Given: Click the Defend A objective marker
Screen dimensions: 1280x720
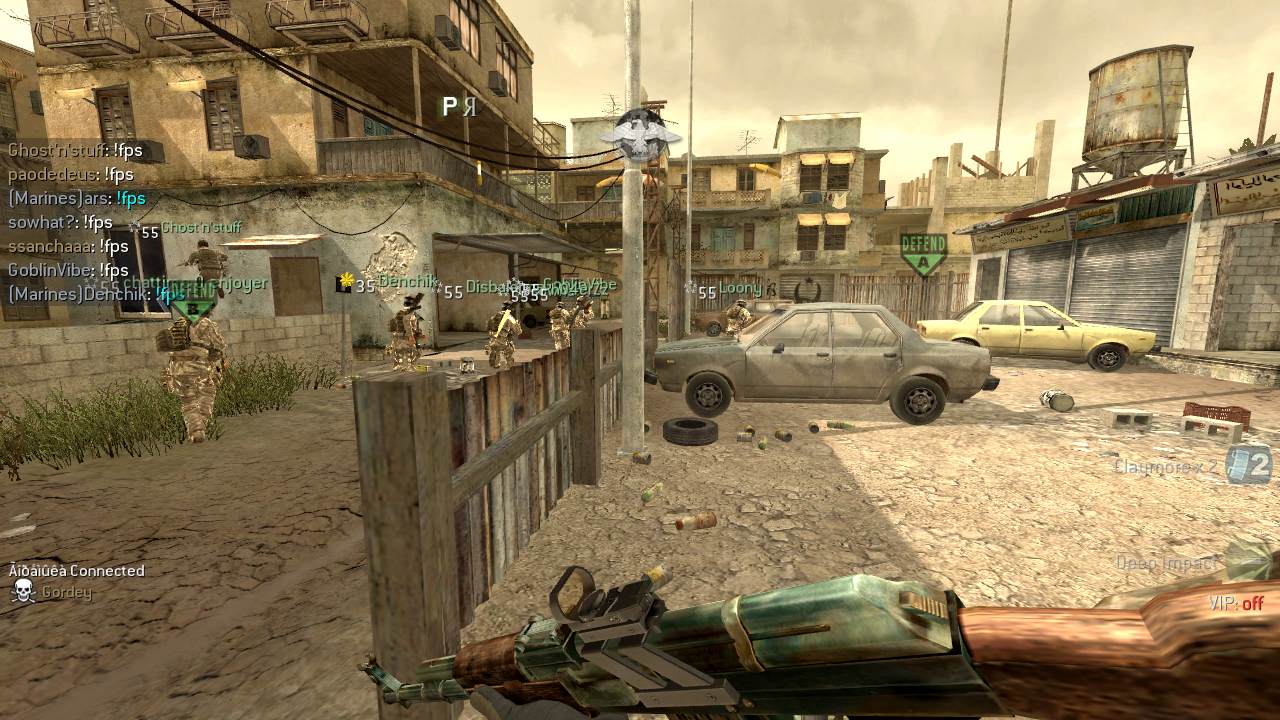Looking at the screenshot, I should [x=923, y=255].
